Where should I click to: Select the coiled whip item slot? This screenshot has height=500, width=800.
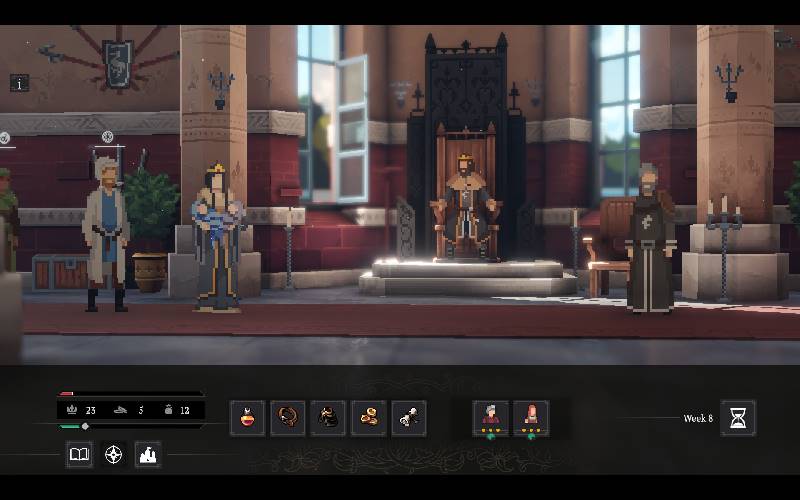tap(288, 418)
